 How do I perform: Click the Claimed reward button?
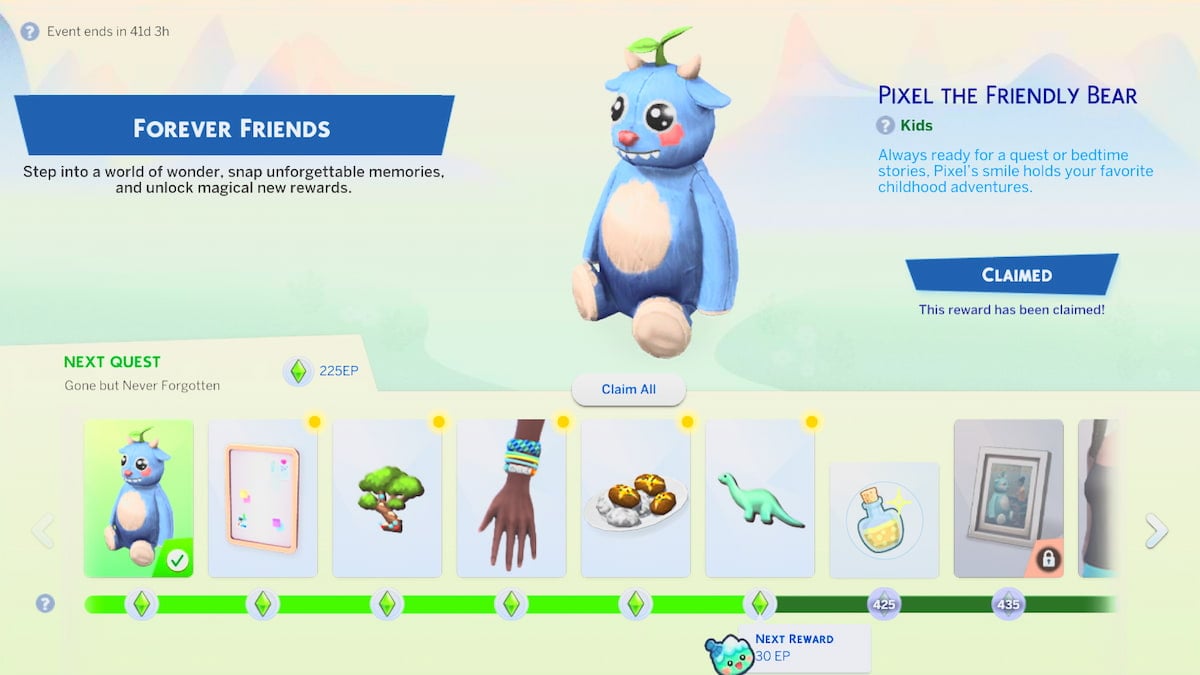[x=1012, y=275]
